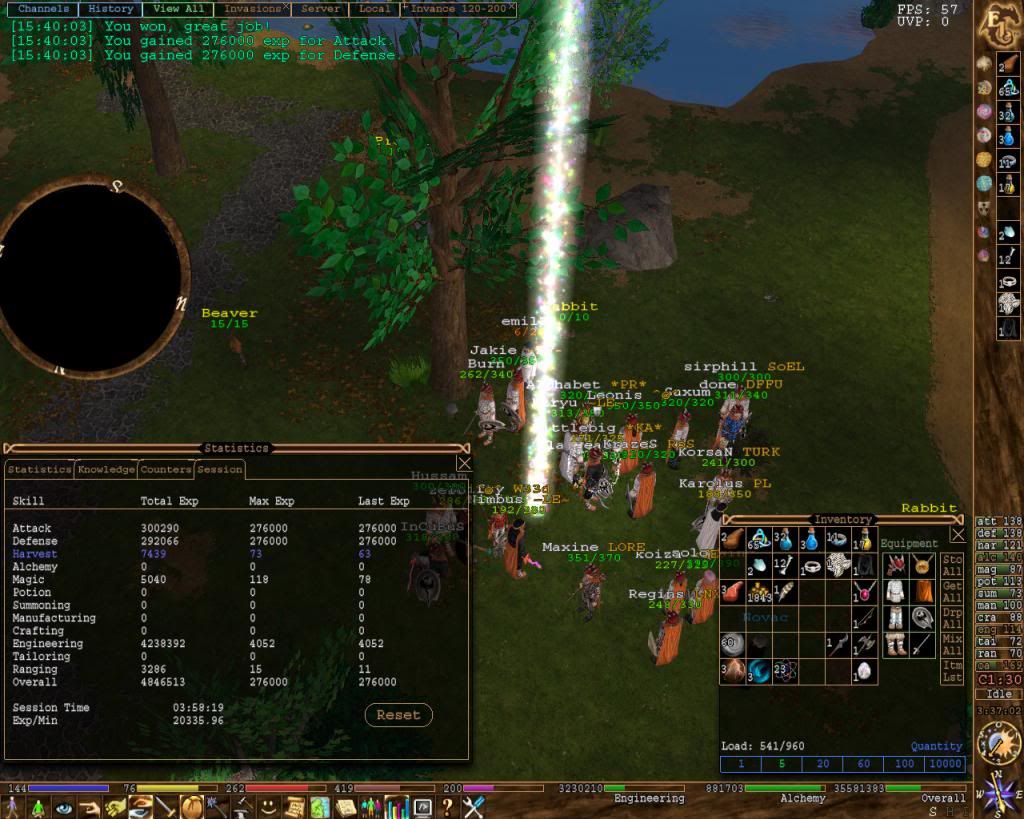Open options via the wrench and screwdriver icon
1024x819 pixels.
pyautogui.click(x=473, y=806)
